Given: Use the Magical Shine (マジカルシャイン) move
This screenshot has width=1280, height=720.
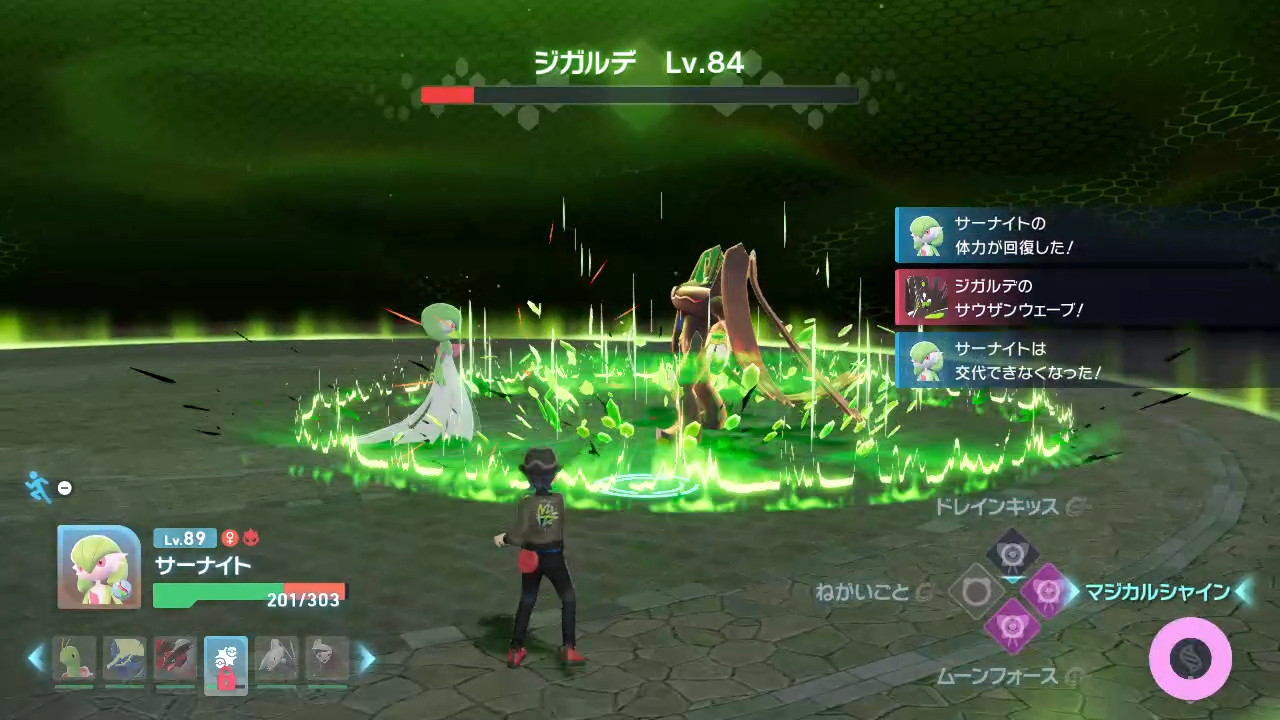Looking at the screenshot, I should click(1047, 591).
